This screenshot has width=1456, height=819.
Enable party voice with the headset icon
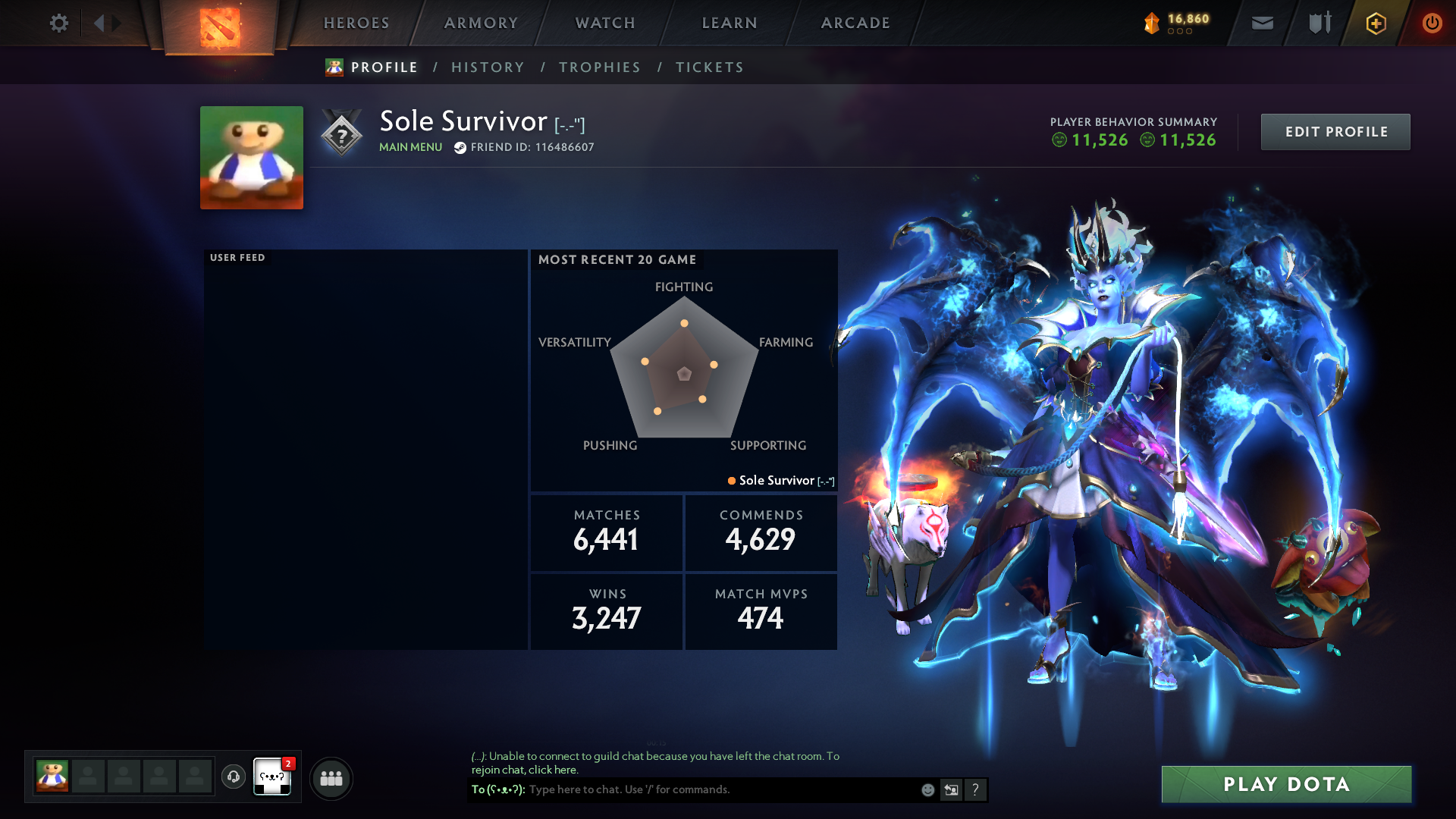[x=233, y=777]
